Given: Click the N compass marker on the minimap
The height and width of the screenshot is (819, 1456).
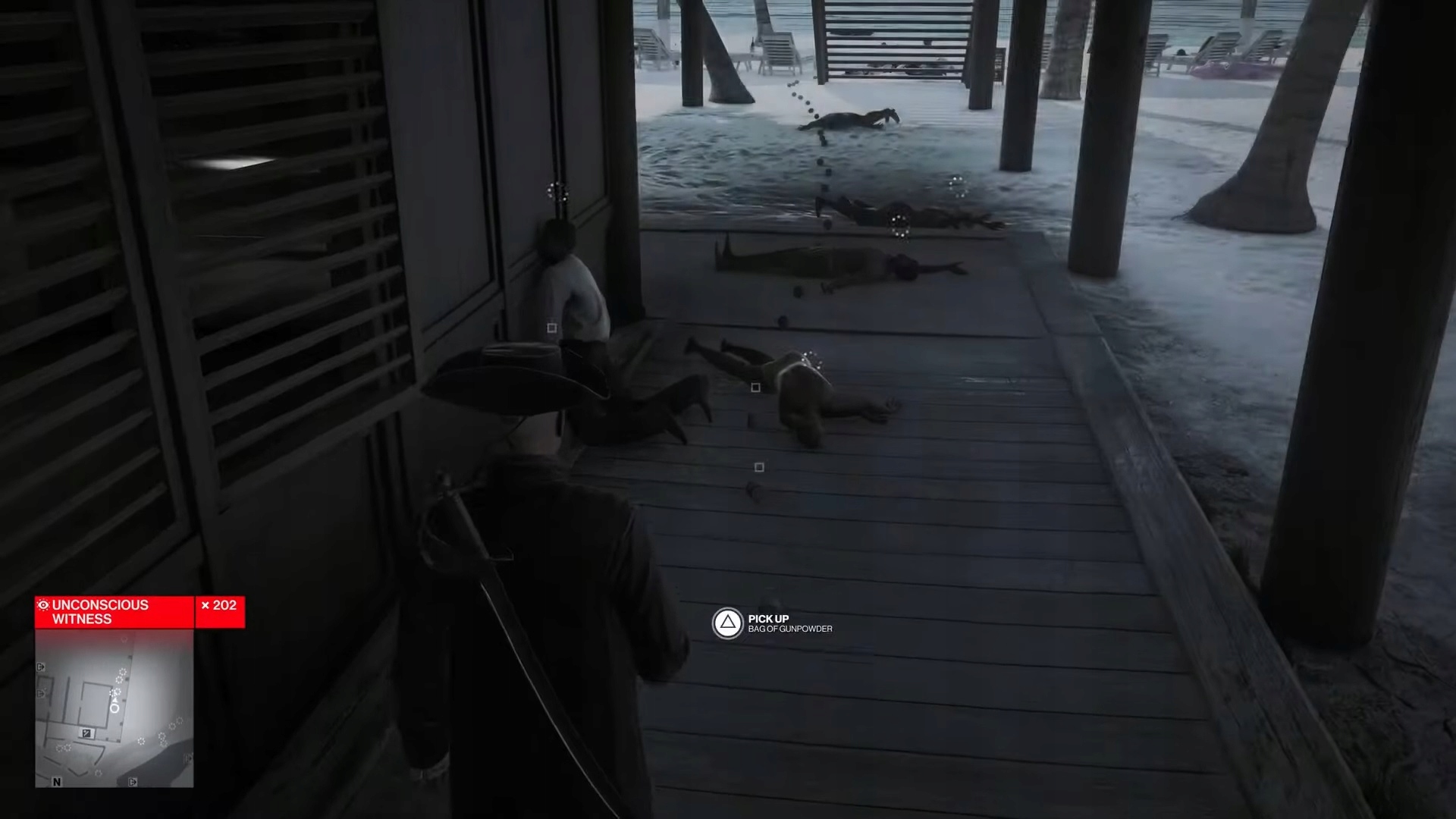Looking at the screenshot, I should [x=57, y=783].
